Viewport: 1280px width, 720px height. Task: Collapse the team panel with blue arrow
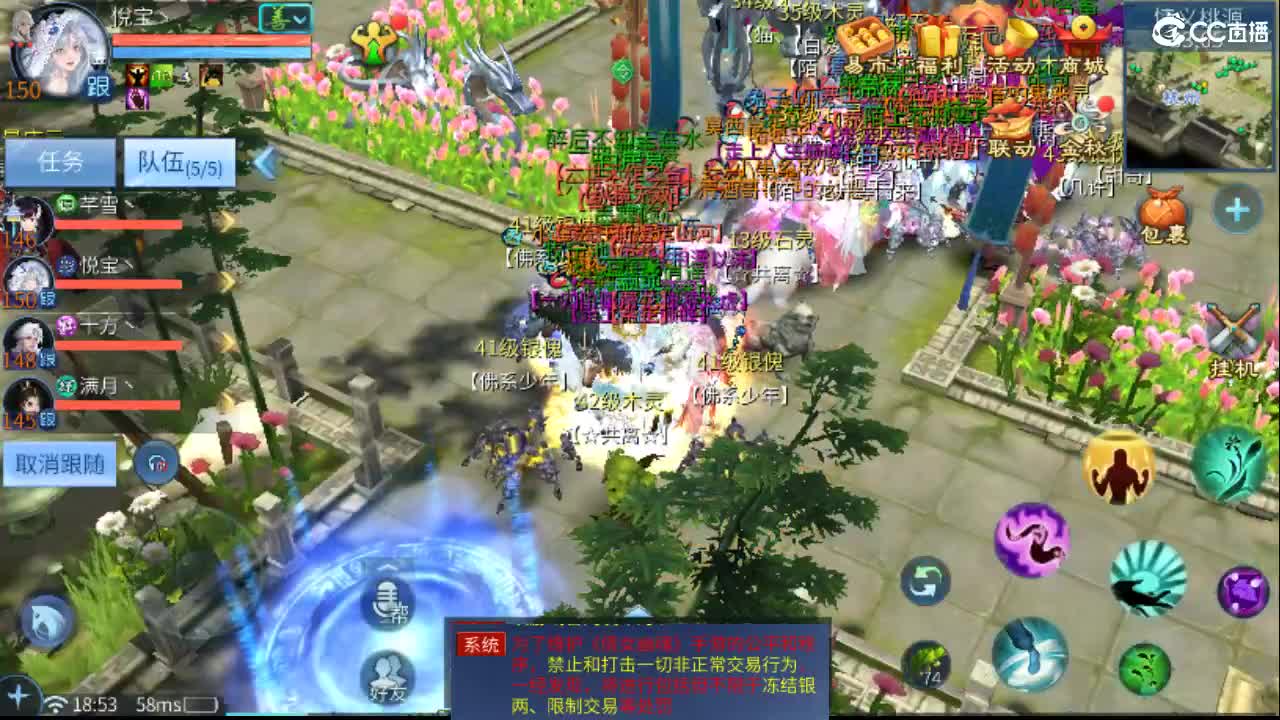click(267, 162)
